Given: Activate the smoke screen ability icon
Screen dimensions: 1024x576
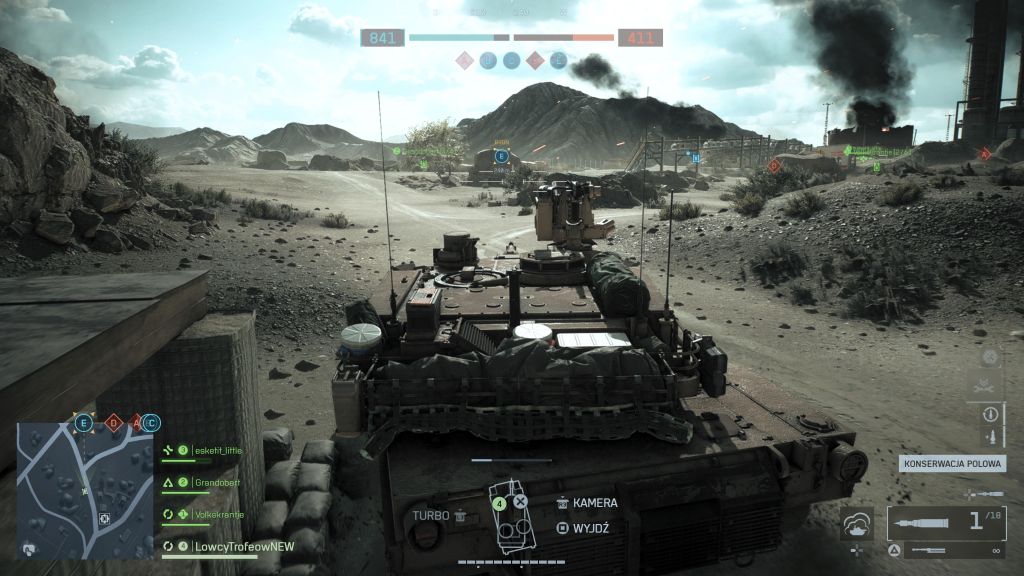Looking at the screenshot, I should (856, 522).
